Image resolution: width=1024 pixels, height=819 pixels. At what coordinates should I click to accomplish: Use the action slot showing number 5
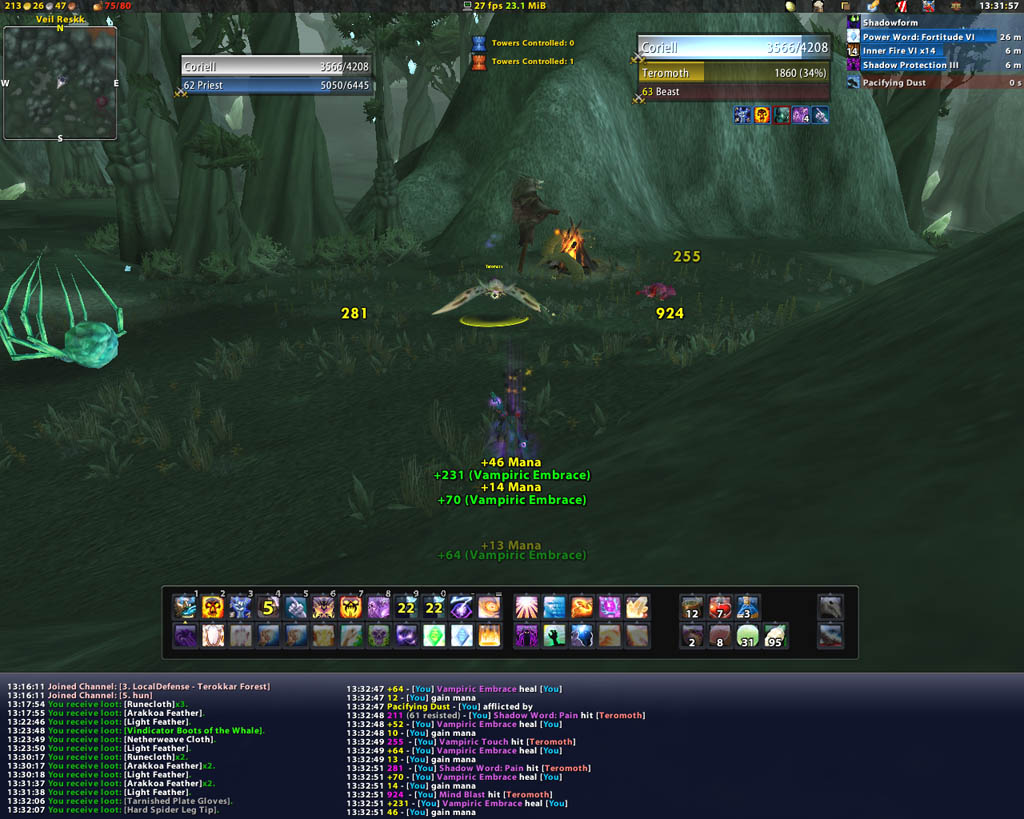click(268, 607)
